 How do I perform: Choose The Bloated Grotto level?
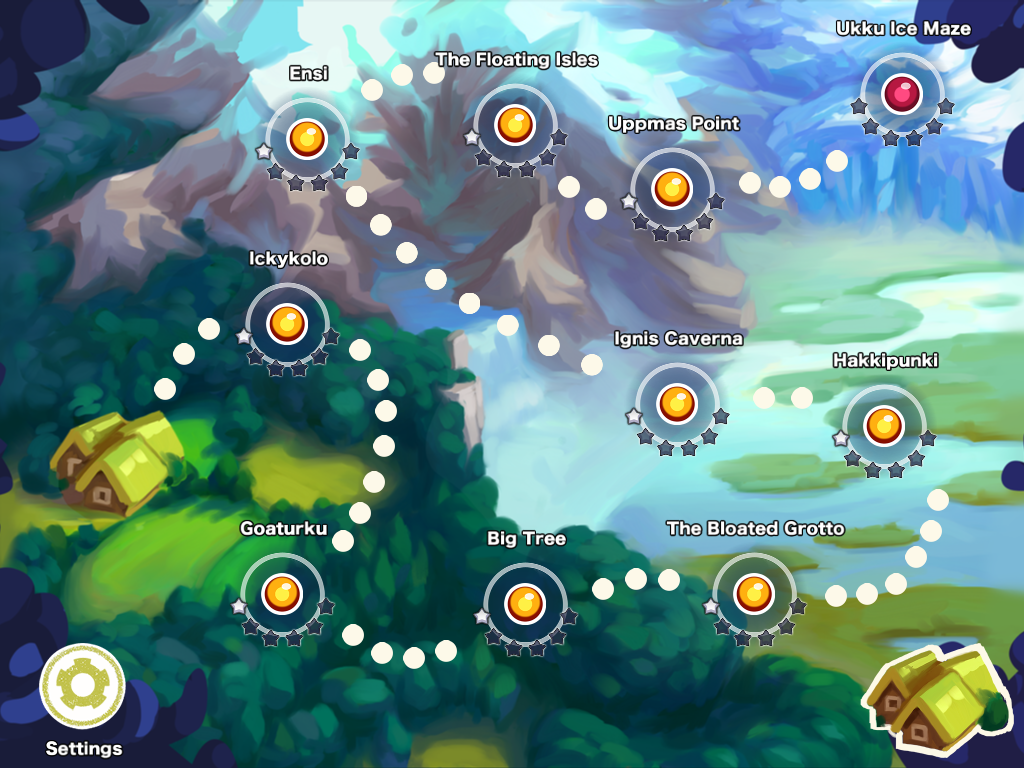[754, 593]
